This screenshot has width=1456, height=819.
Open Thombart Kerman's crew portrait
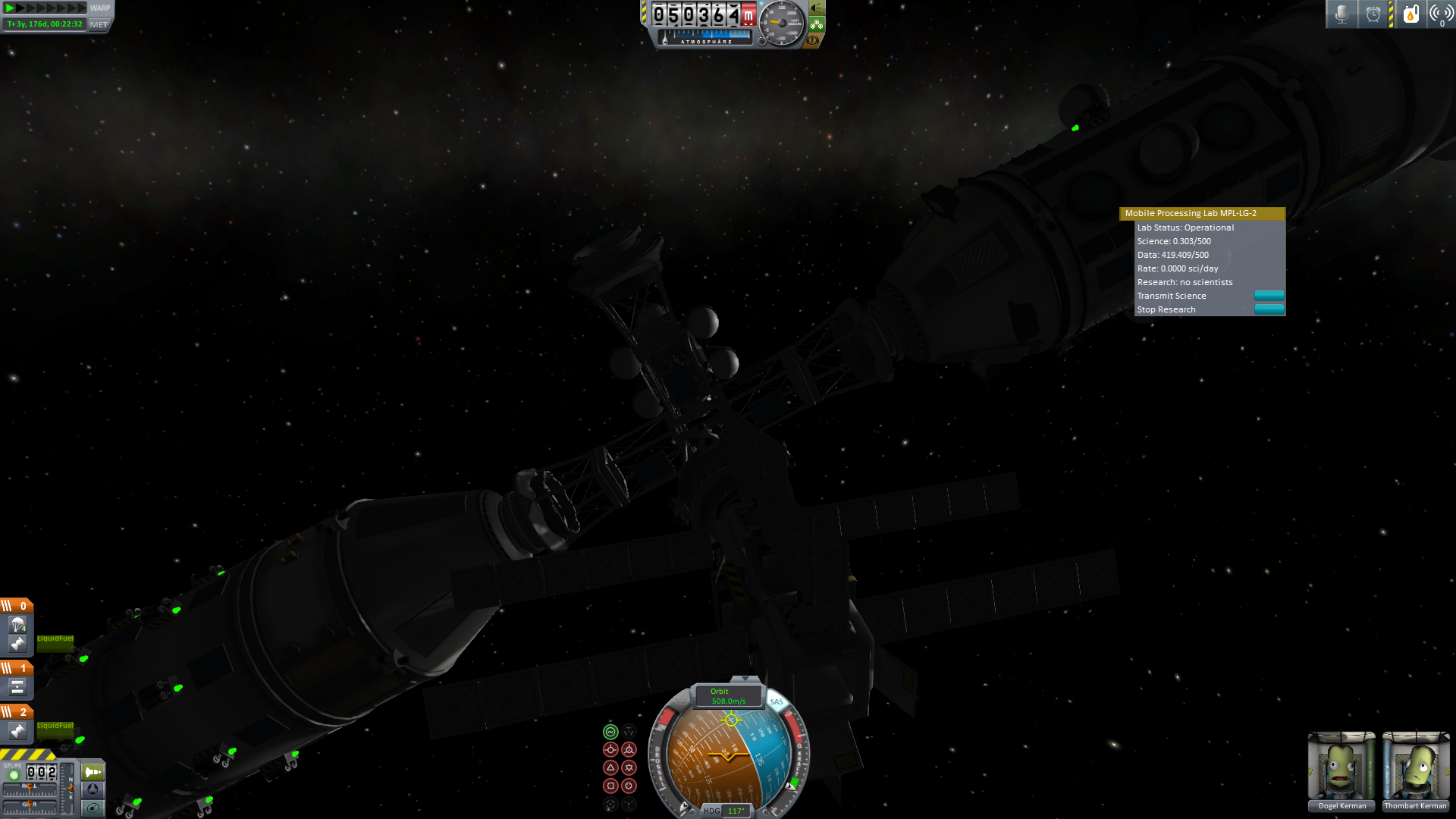click(x=1415, y=767)
